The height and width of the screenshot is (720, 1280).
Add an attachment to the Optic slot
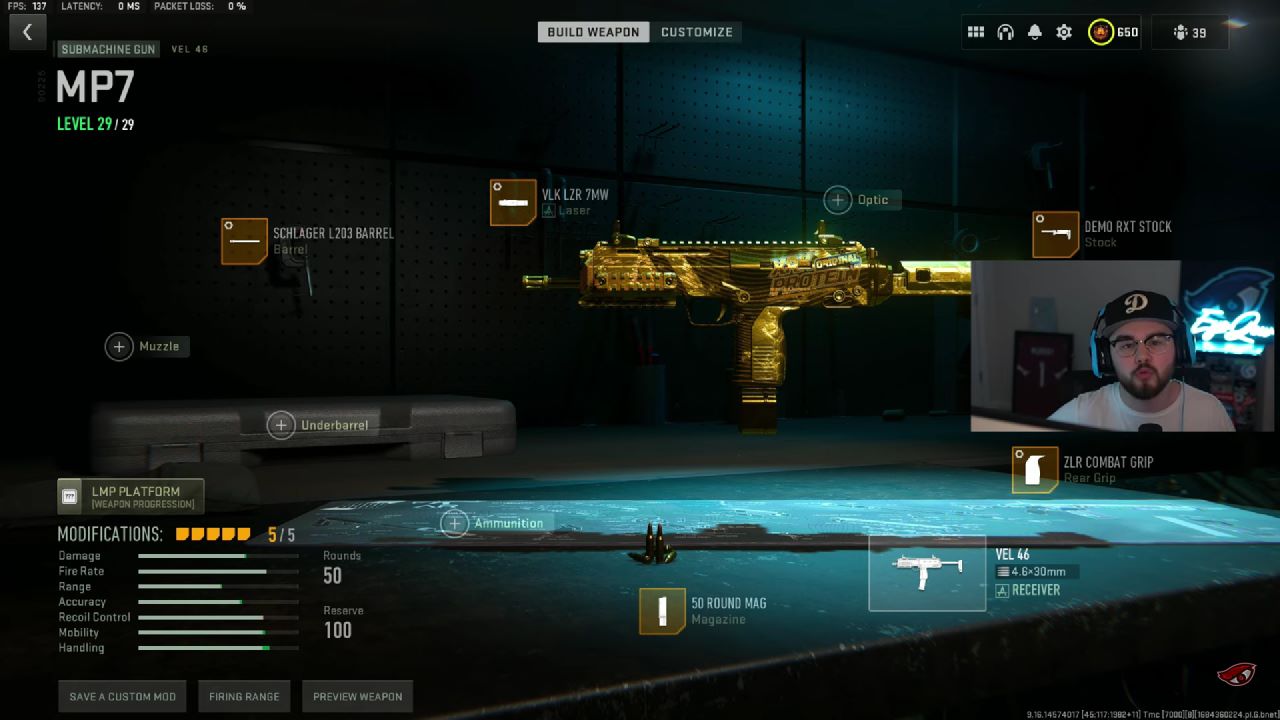(x=838, y=199)
